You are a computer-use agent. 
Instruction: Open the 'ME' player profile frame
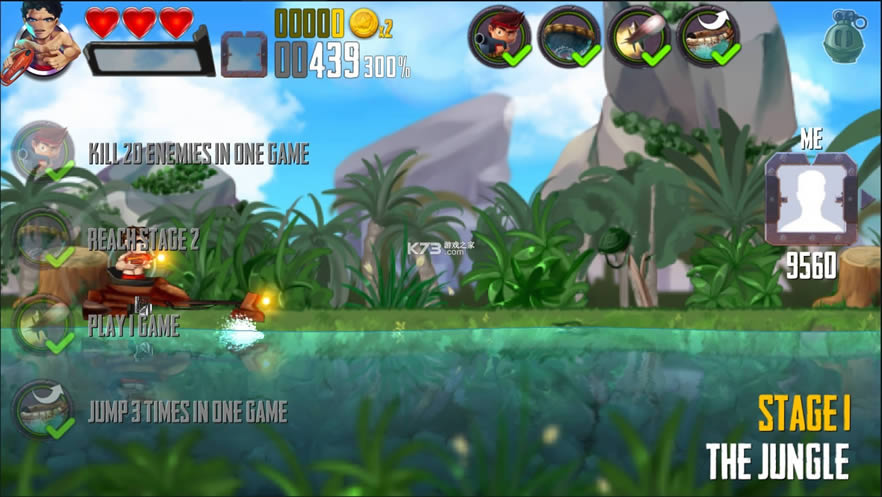tap(810, 198)
